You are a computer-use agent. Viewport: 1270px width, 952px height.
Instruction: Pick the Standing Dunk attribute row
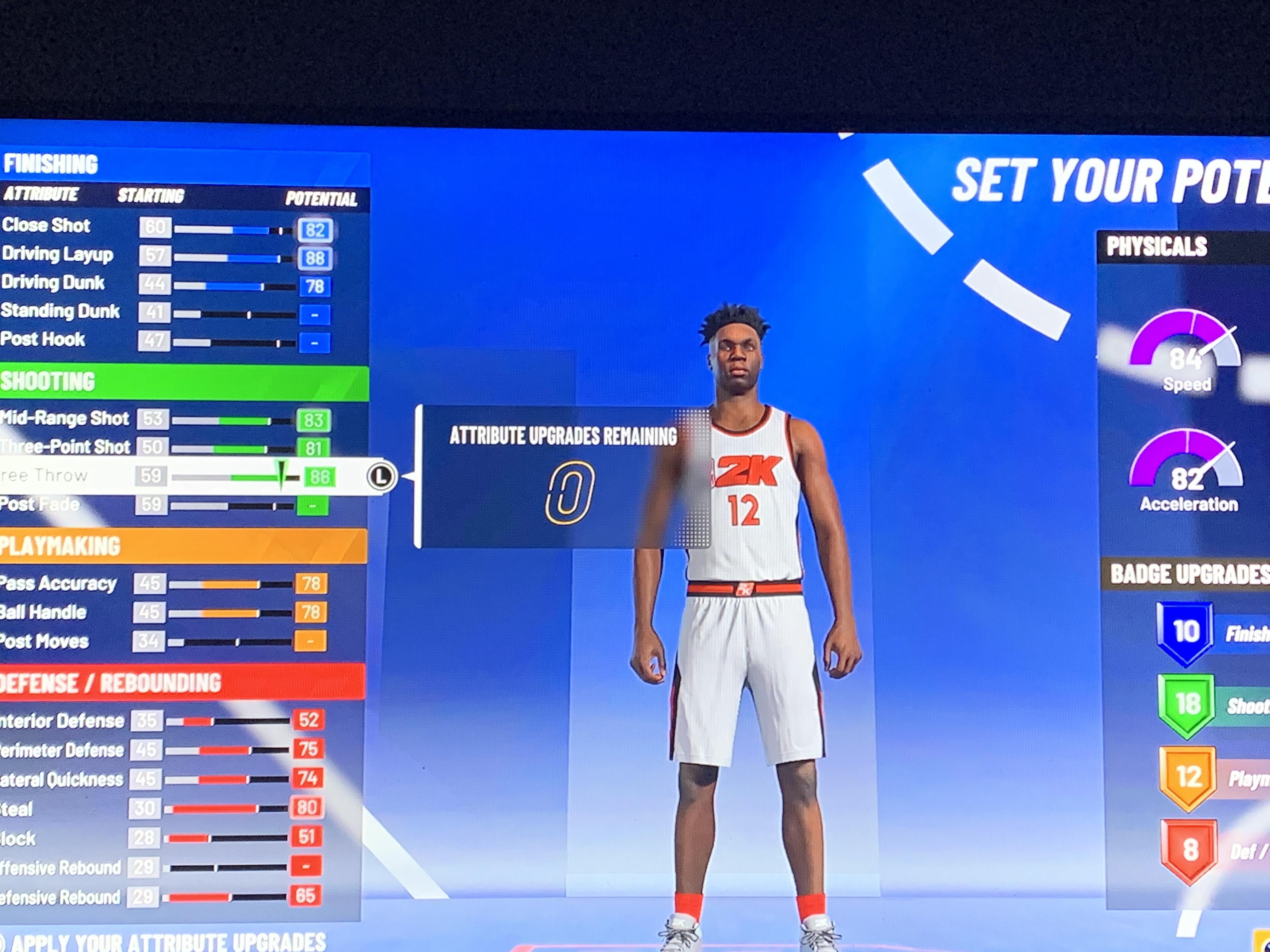[x=172, y=313]
